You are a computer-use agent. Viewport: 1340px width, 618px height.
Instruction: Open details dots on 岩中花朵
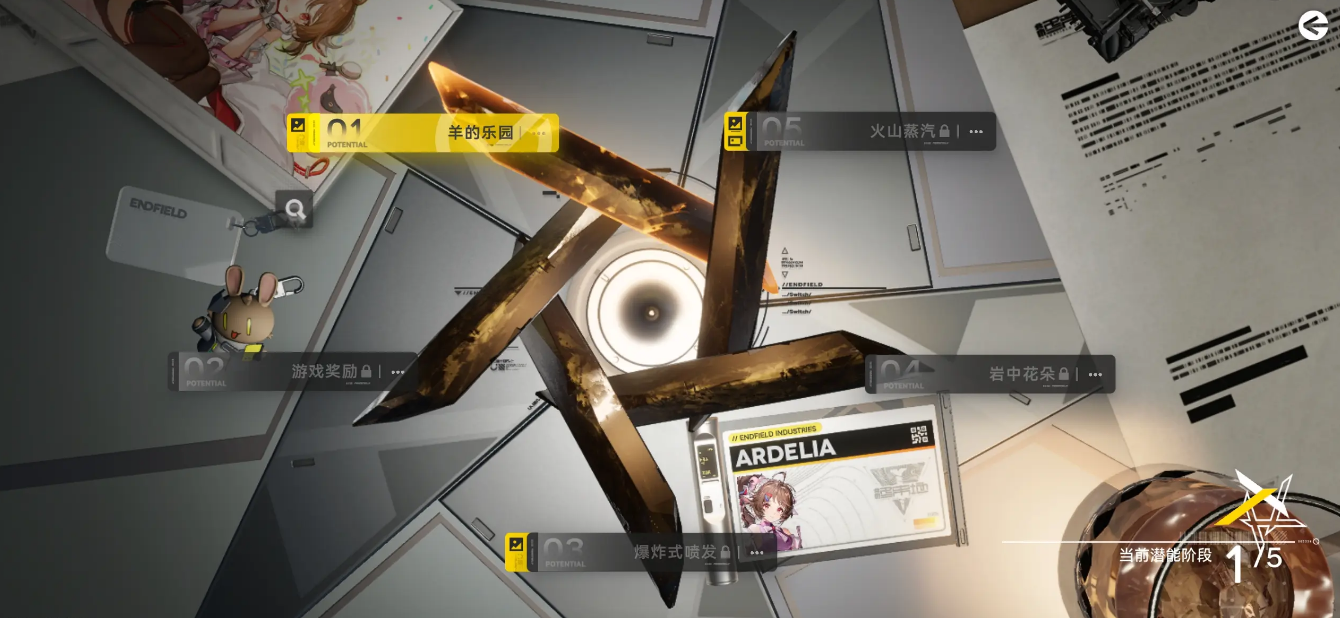pyautogui.click(x=1096, y=375)
